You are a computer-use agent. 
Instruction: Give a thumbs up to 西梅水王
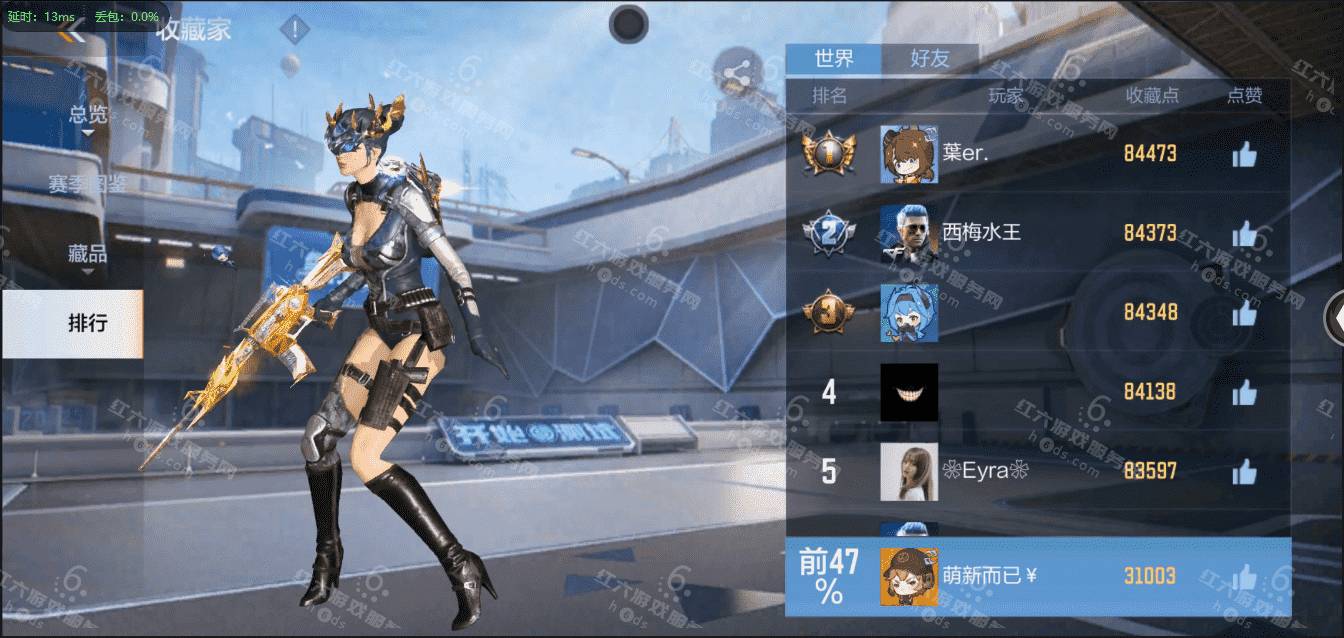coord(1244,234)
